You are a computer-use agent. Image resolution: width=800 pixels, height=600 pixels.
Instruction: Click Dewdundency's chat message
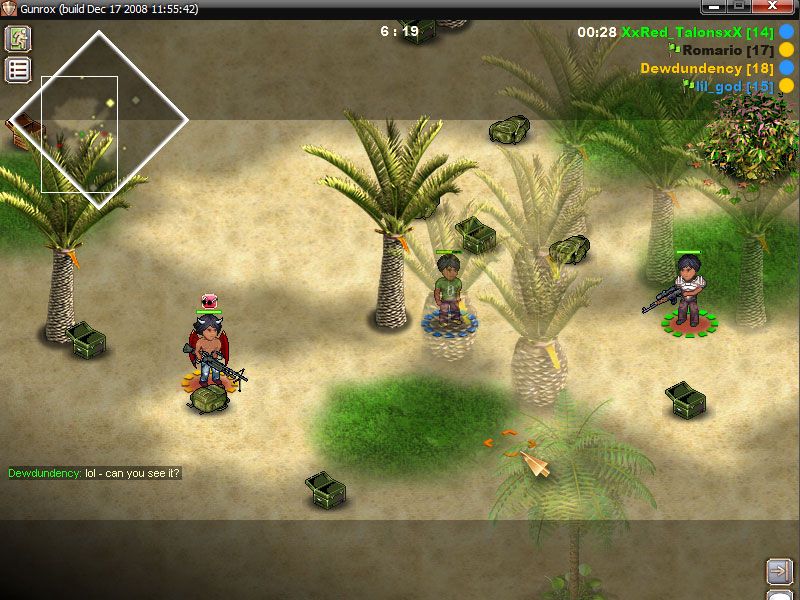pyautogui.click(x=95, y=473)
